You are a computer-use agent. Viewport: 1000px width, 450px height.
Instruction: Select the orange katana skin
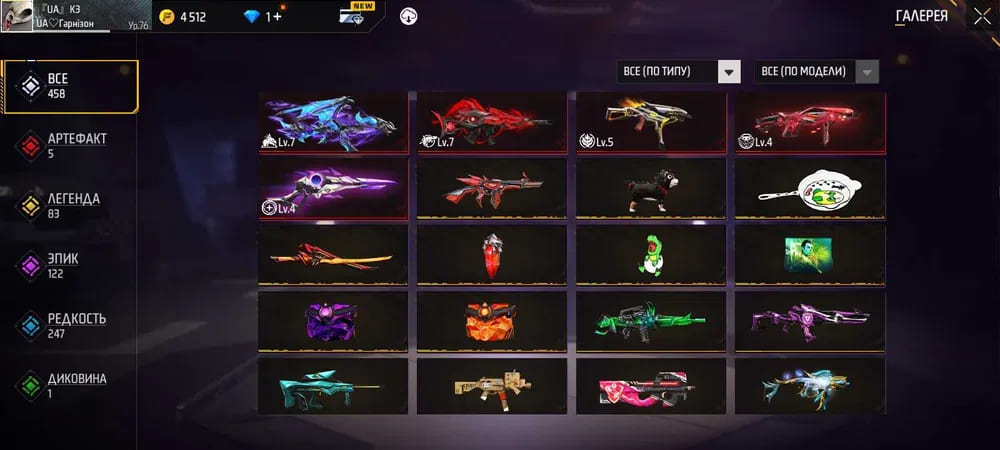pyautogui.click(x=333, y=254)
